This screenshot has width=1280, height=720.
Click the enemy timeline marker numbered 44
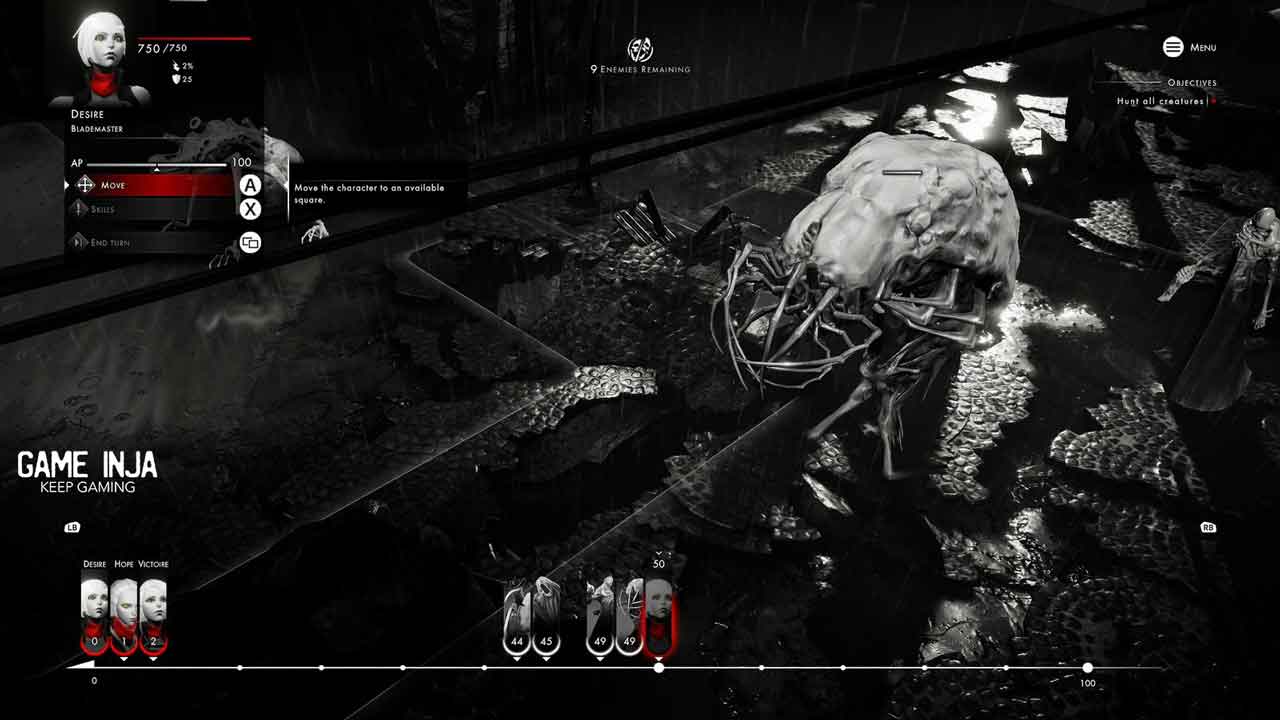[517, 614]
